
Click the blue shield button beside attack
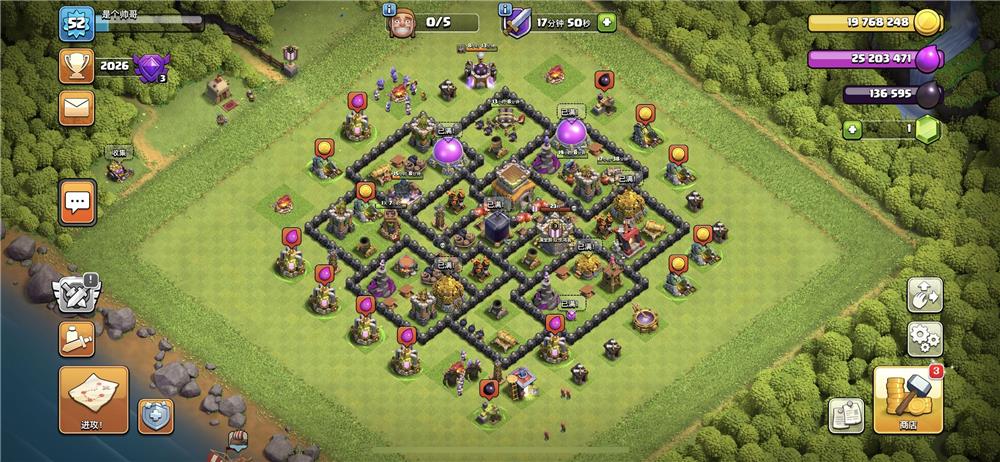coord(155,415)
